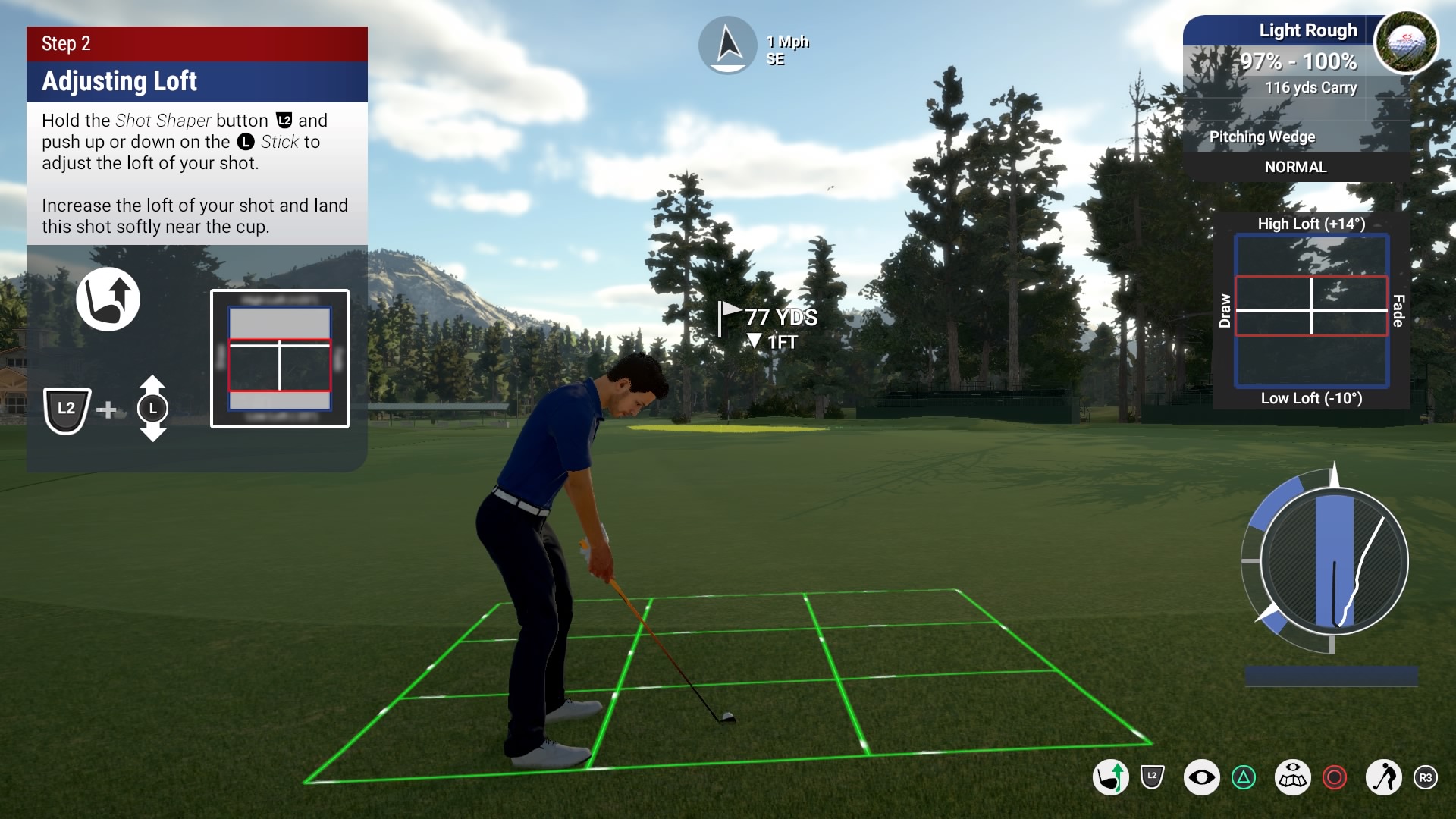Open the golf ball lie icon
The image size is (1456, 819).
(x=1406, y=42)
